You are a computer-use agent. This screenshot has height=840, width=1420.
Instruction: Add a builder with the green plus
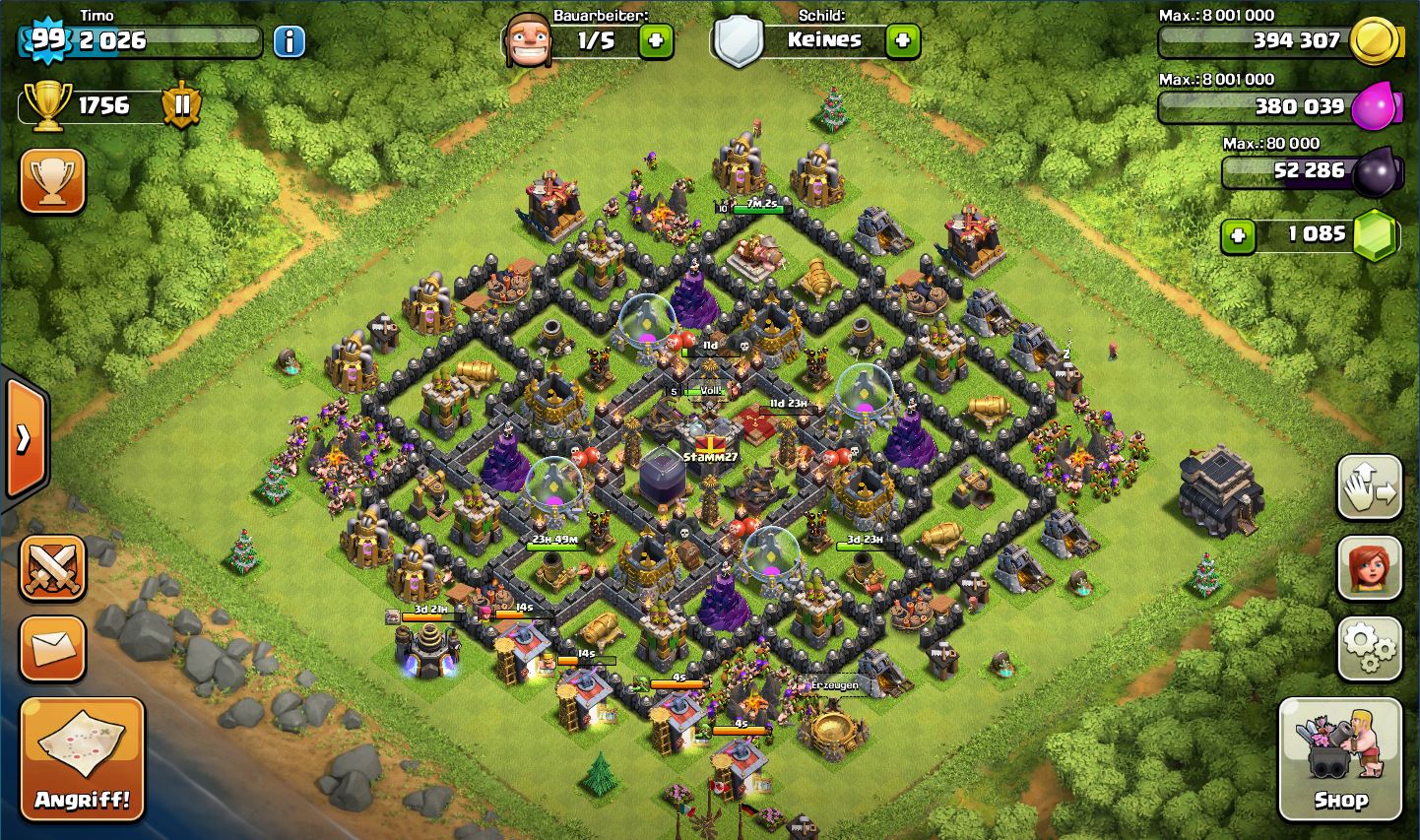(x=656, y=41)
